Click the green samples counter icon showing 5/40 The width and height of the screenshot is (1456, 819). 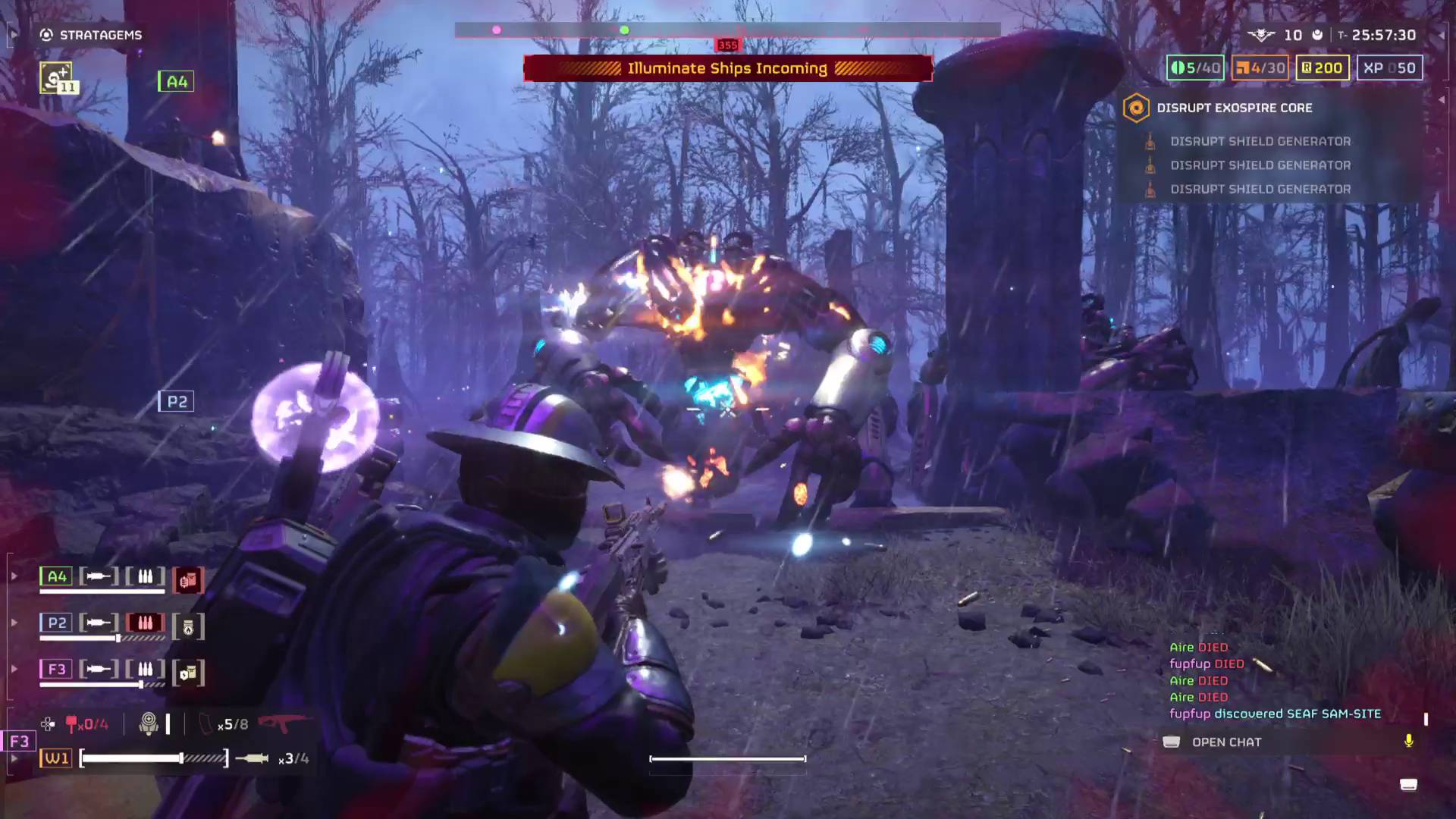1176,67
